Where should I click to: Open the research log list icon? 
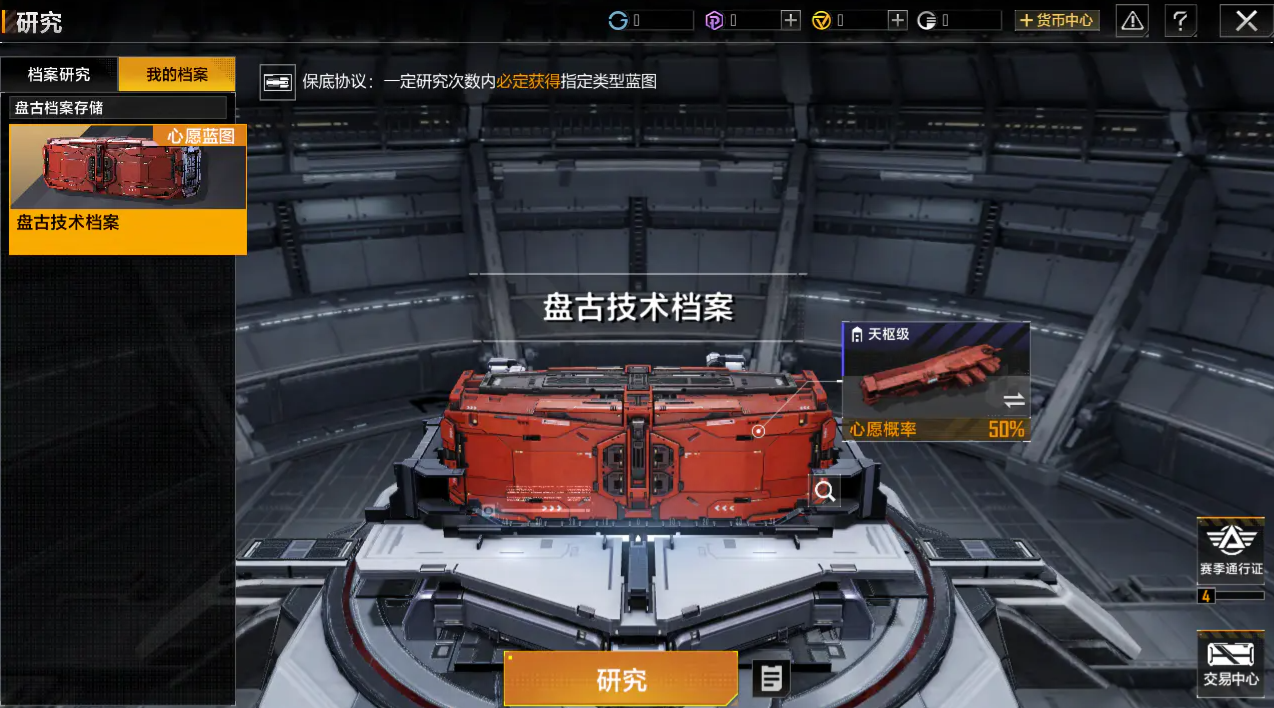point(771,679)
